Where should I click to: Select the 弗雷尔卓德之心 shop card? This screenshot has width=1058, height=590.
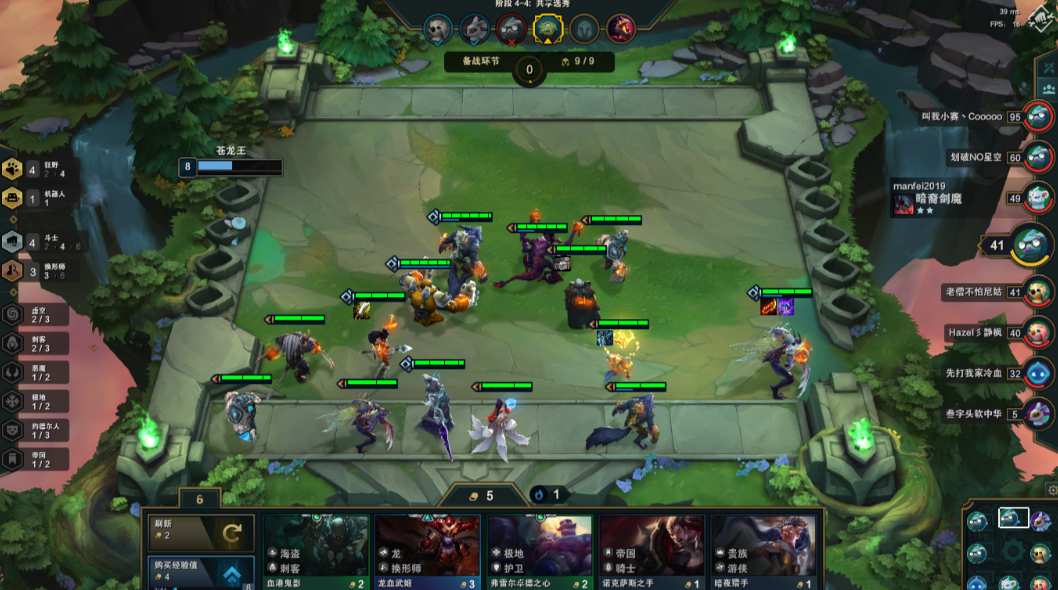click(x=540, y=553)
